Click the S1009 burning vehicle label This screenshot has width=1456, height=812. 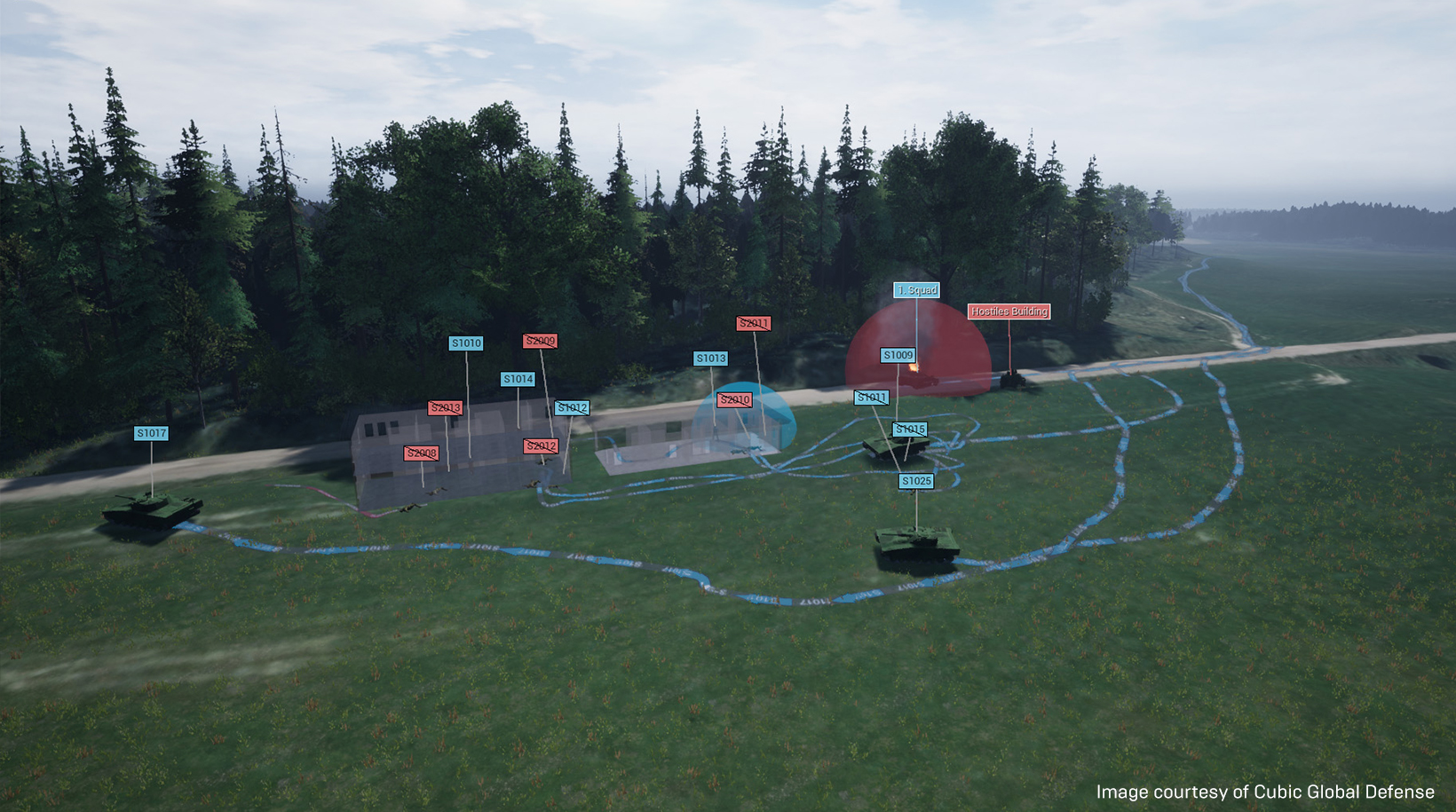point(898,354)
